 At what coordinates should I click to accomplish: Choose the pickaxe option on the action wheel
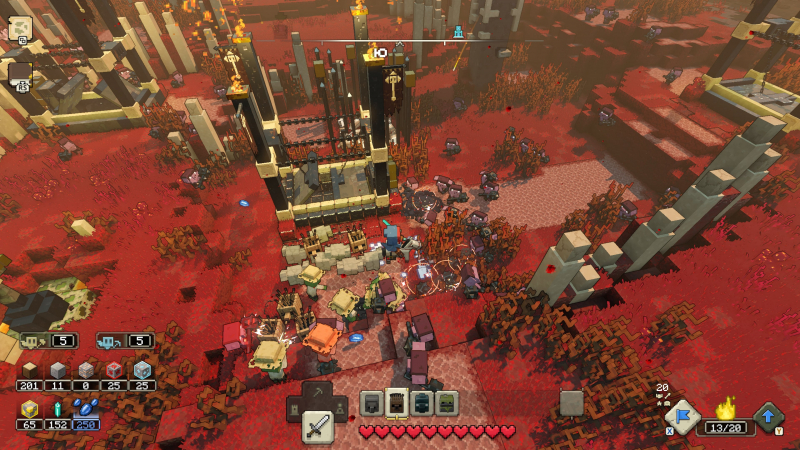coord(318,393)
